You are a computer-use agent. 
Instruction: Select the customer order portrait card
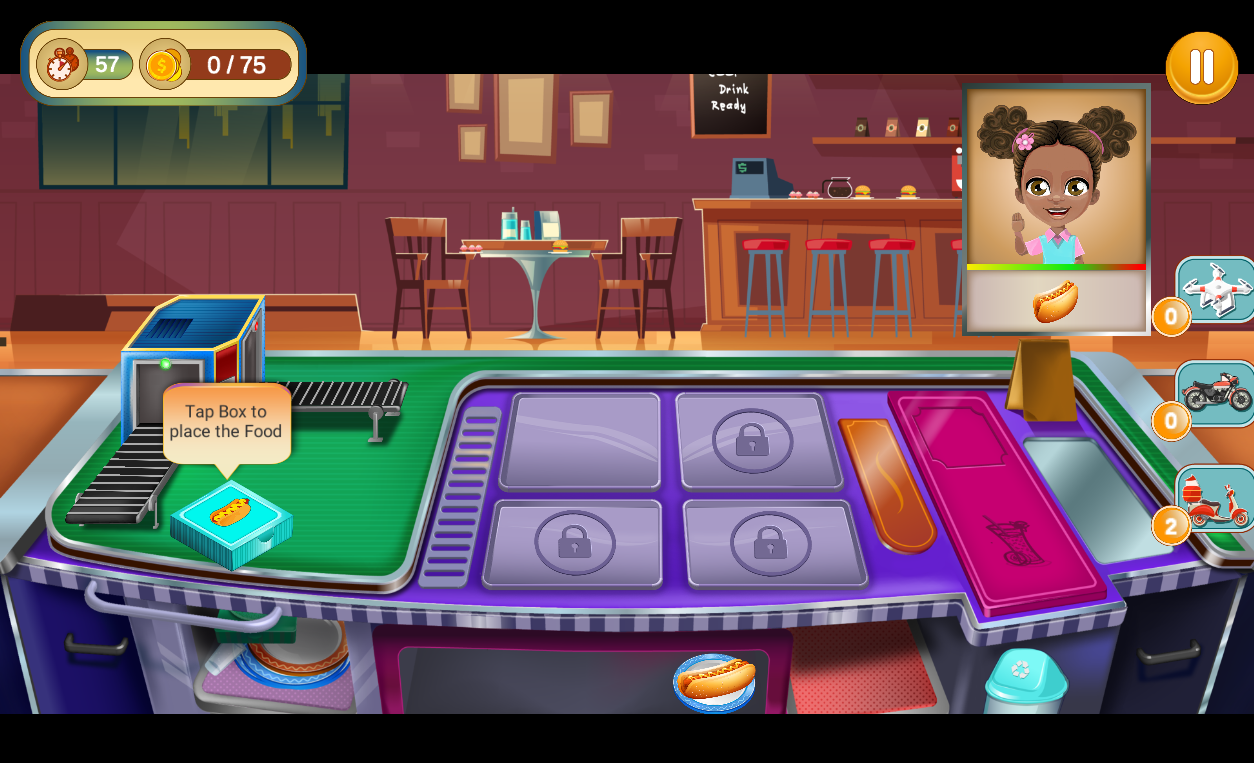1056,208
